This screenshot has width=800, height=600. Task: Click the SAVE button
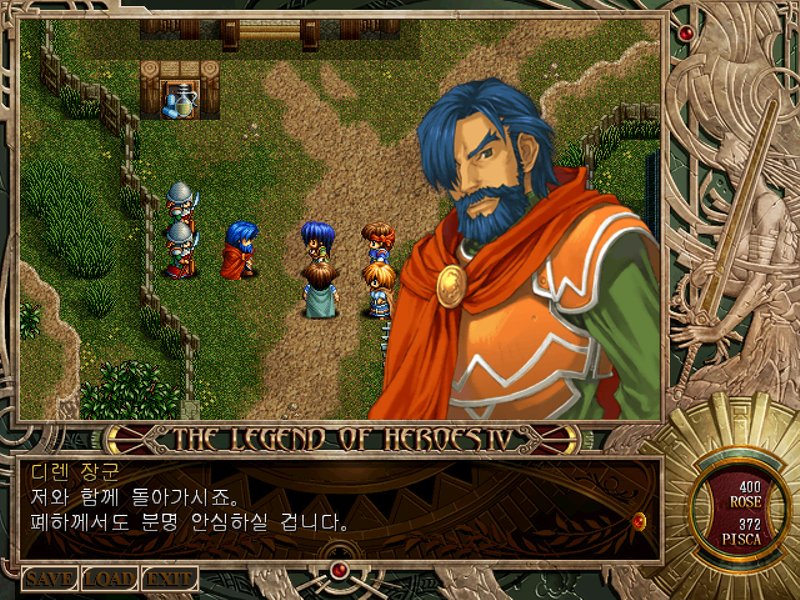click(x=49, y=578)
